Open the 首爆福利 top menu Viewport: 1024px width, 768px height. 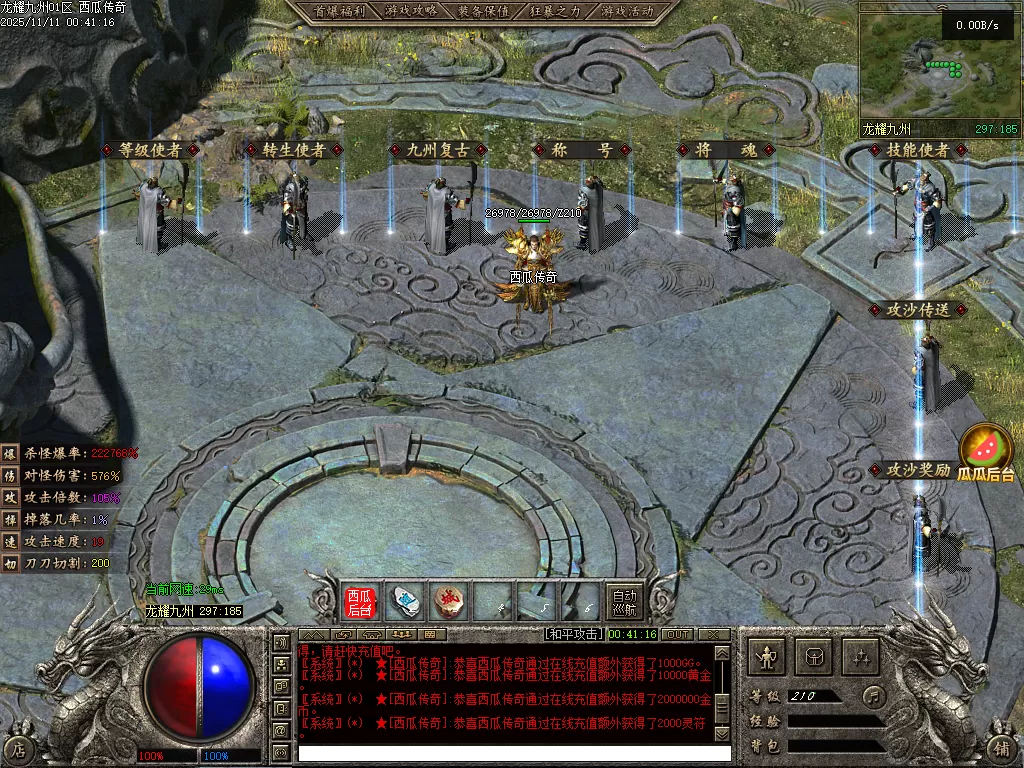click(338, 11)
